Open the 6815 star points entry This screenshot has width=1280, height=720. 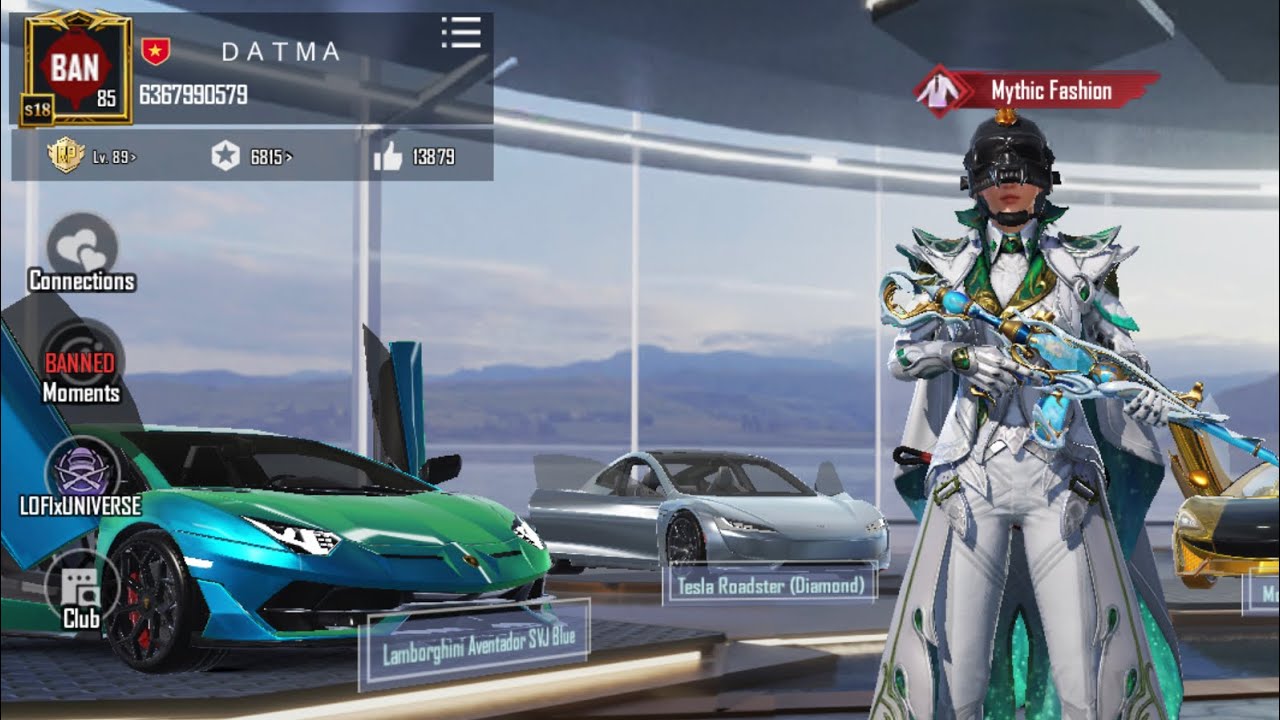251,156
